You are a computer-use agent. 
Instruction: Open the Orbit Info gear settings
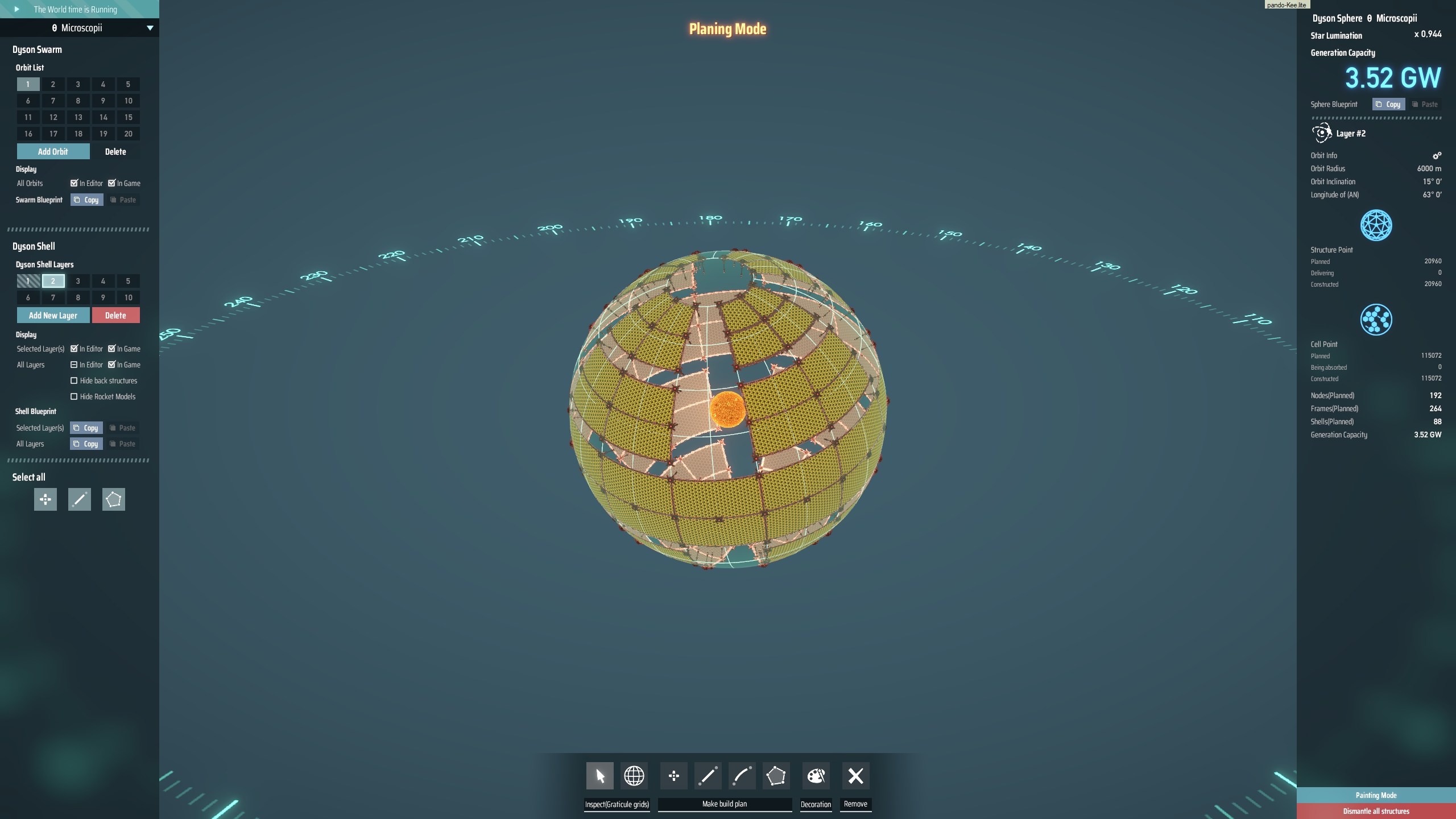tap(1437, 155)
